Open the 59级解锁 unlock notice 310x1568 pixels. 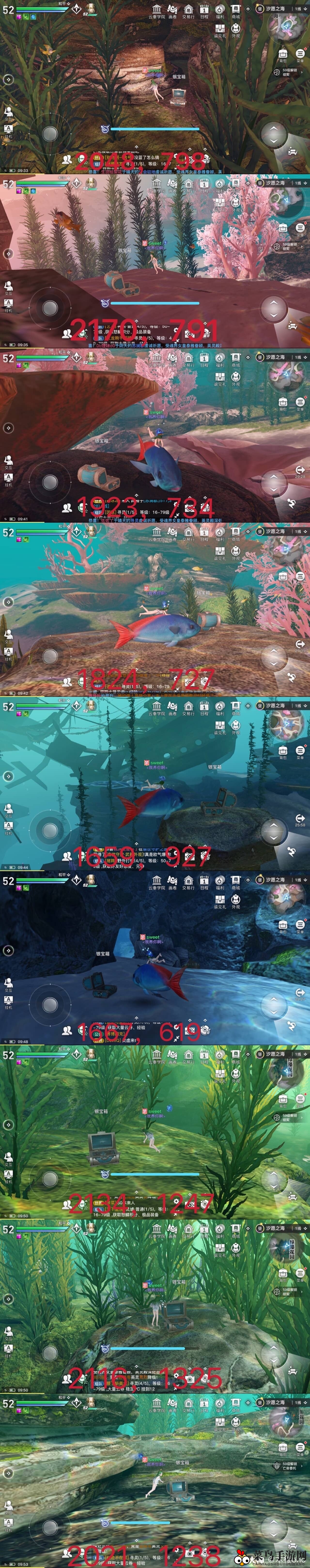(x=291, y=72)
